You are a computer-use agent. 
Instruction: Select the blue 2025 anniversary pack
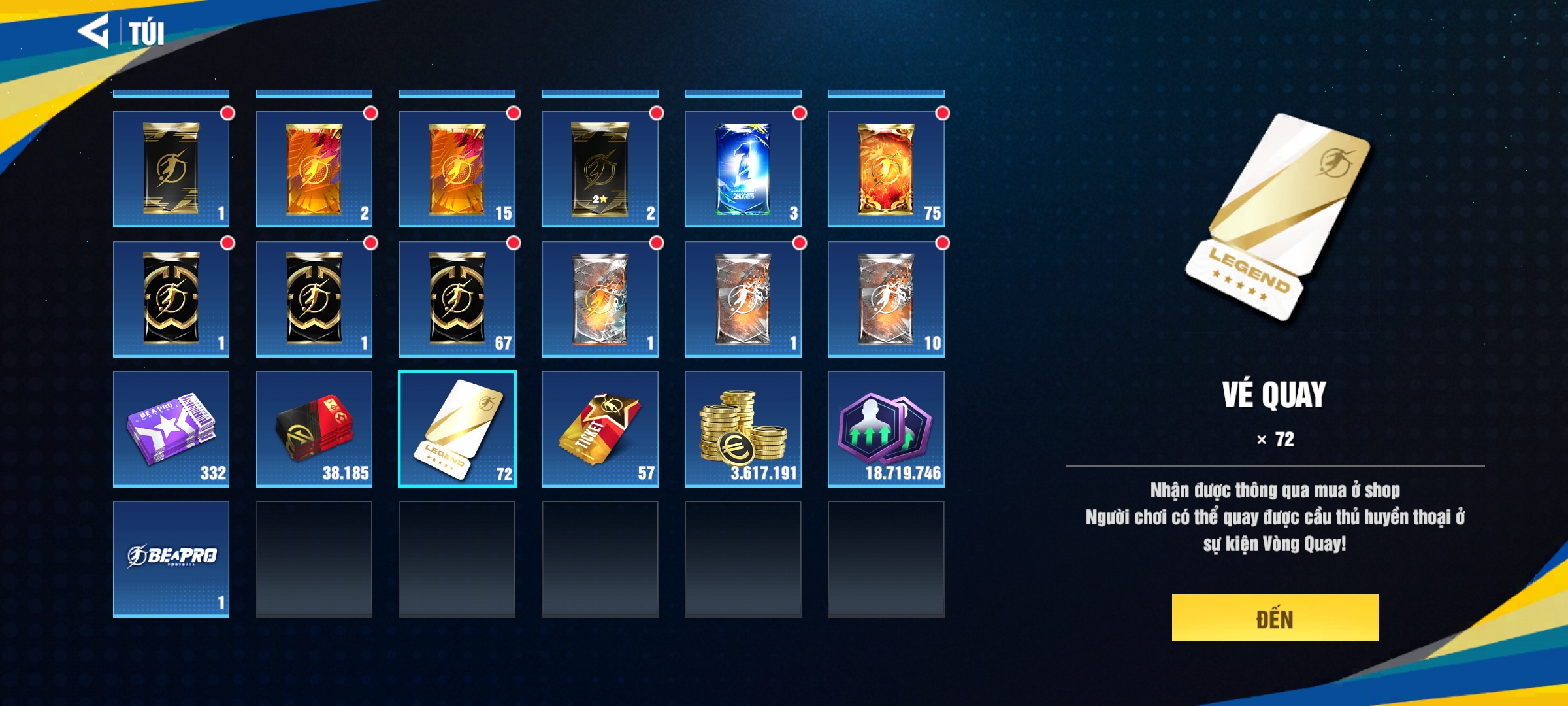[x=743, y=169]
